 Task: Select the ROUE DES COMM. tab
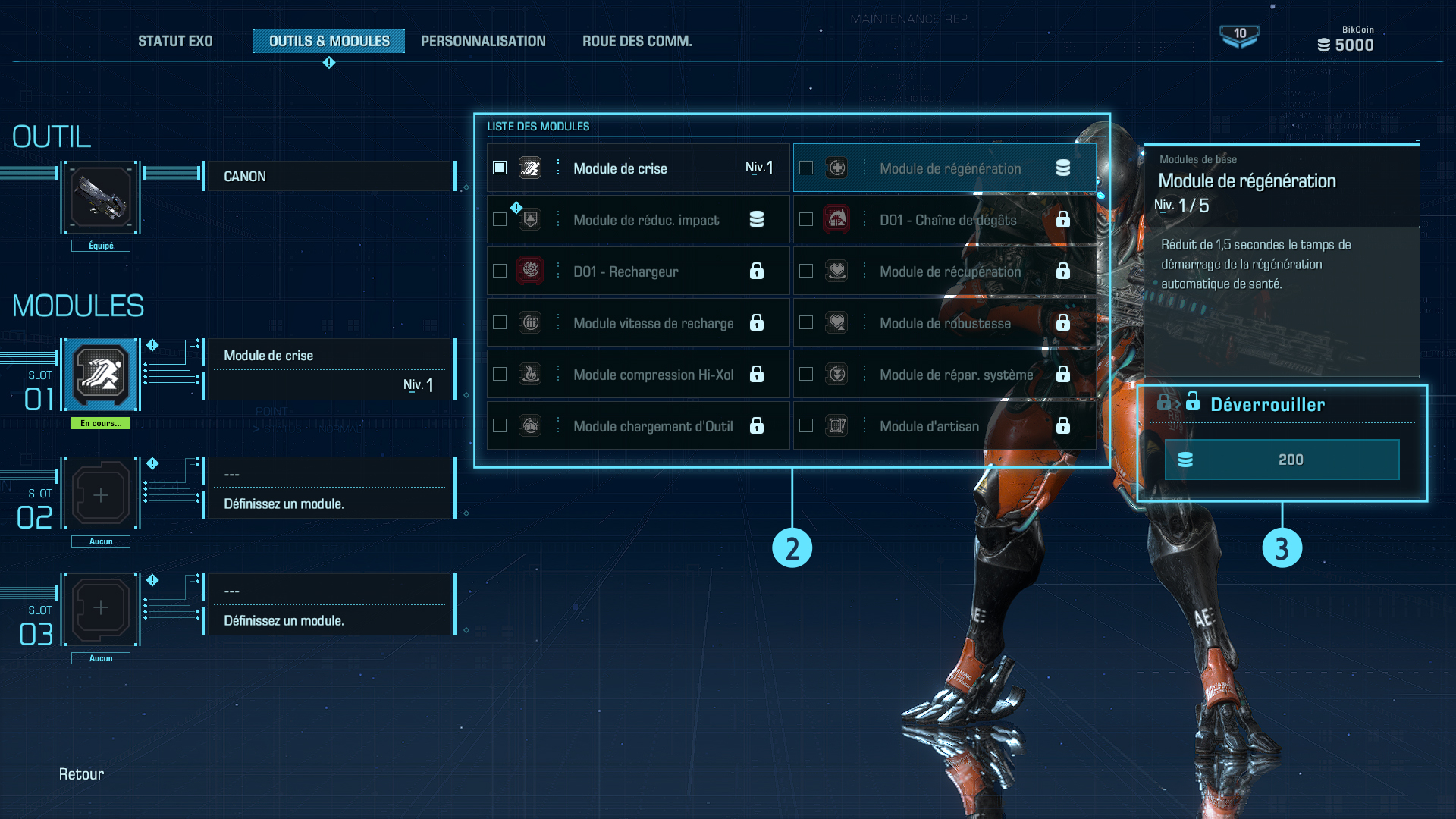[637, 41]
